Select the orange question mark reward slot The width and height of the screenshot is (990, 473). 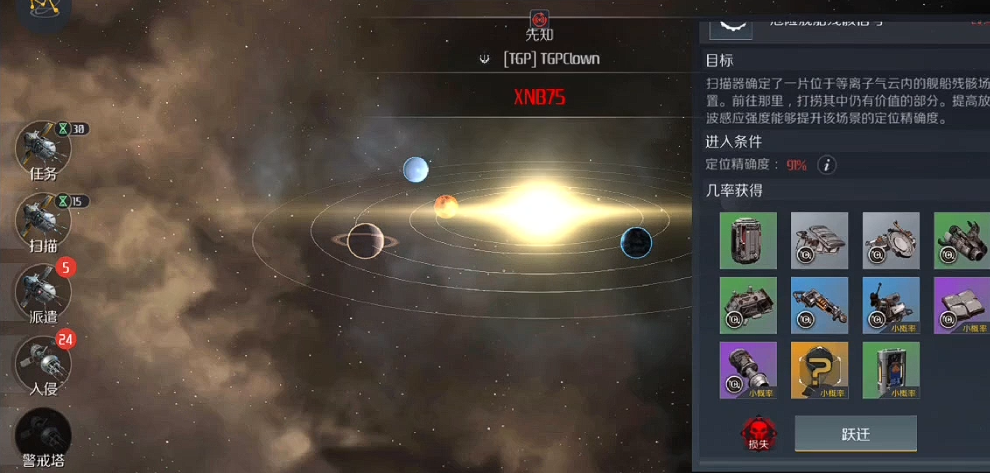pyautogui.click(x=819, y=370)
